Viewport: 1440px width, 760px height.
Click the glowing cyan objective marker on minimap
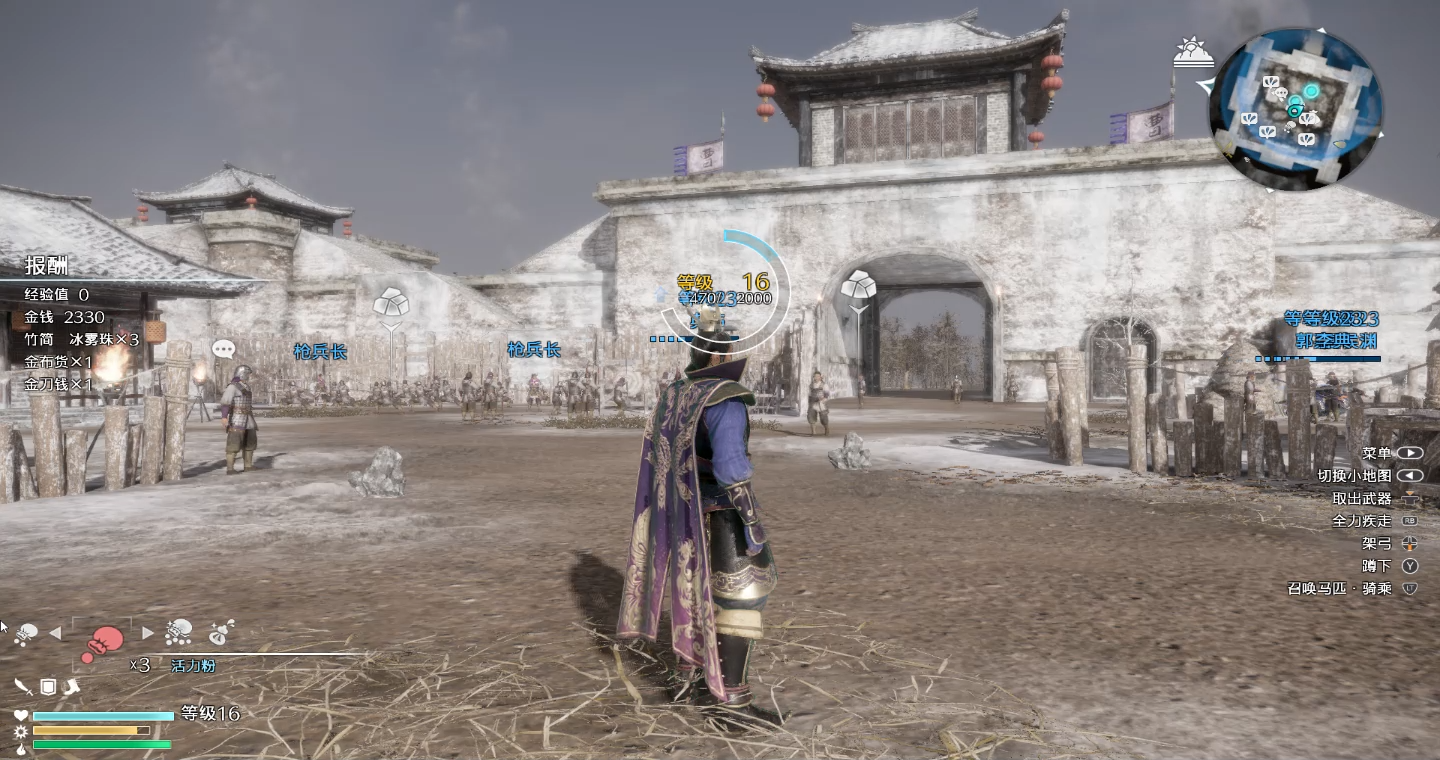(1310, 91)
